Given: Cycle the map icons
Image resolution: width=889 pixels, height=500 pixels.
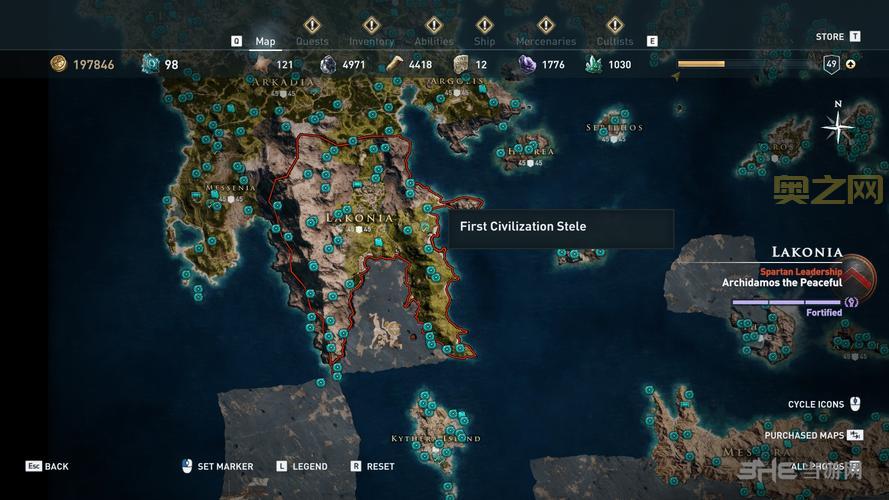Looking at the screenshot, I should click(x=816, y=405).
